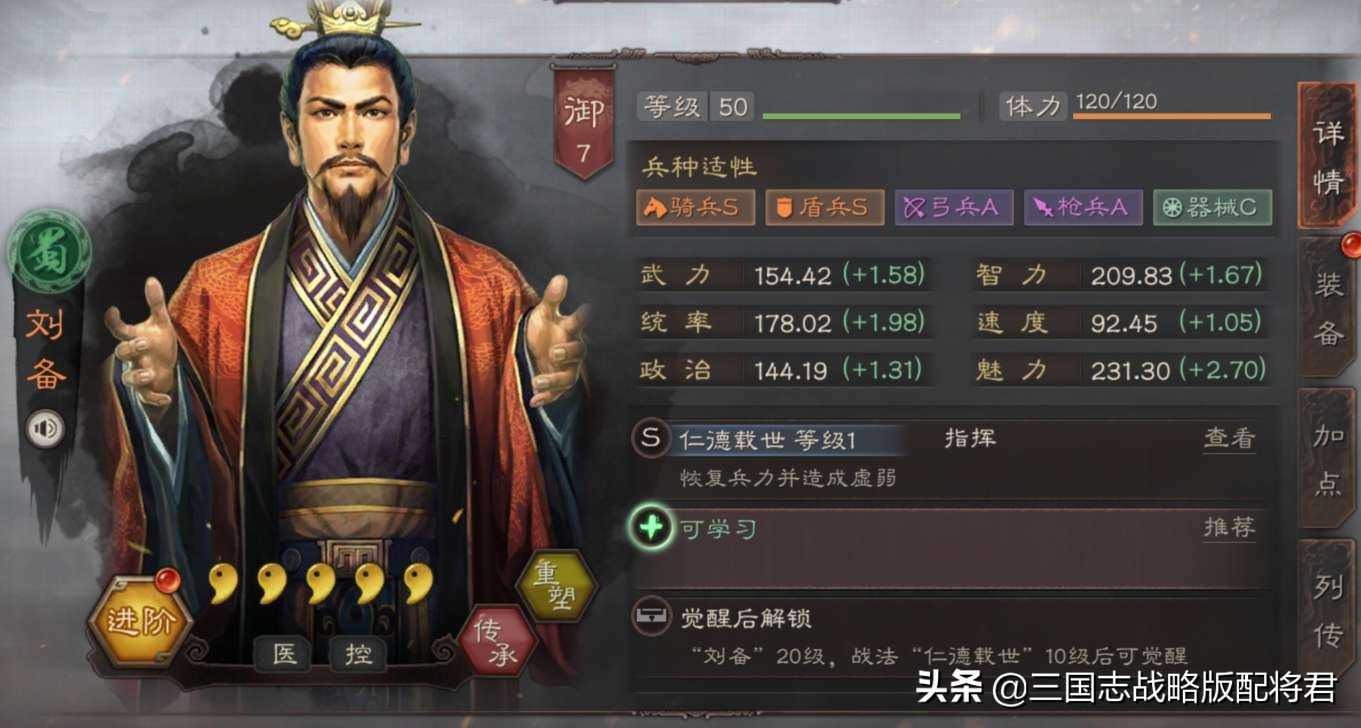Click the 查看 view link
Viewport: 1361px width, 728px height.
click(1227, 436)
